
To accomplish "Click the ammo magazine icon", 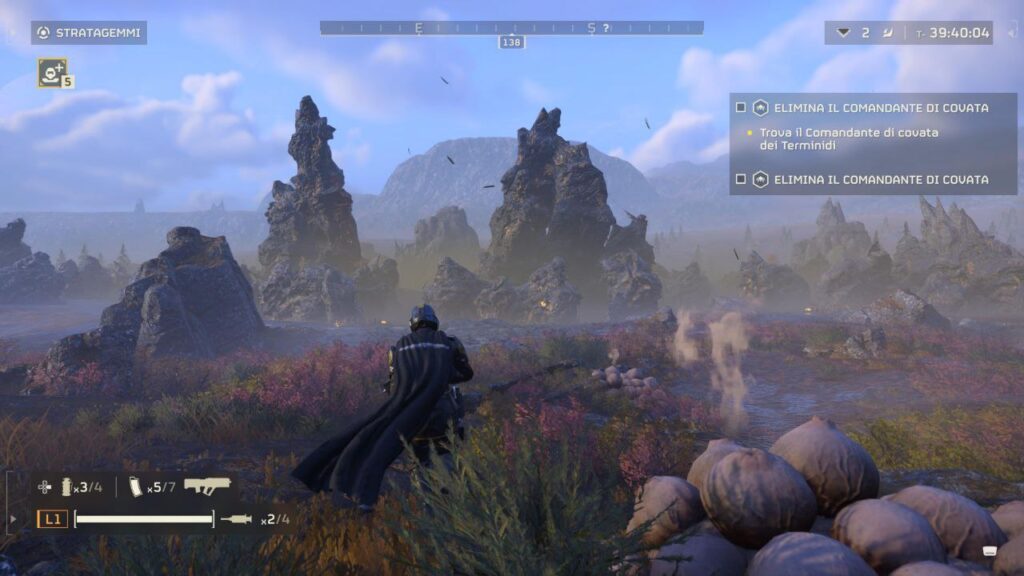I will pos(136,487).
